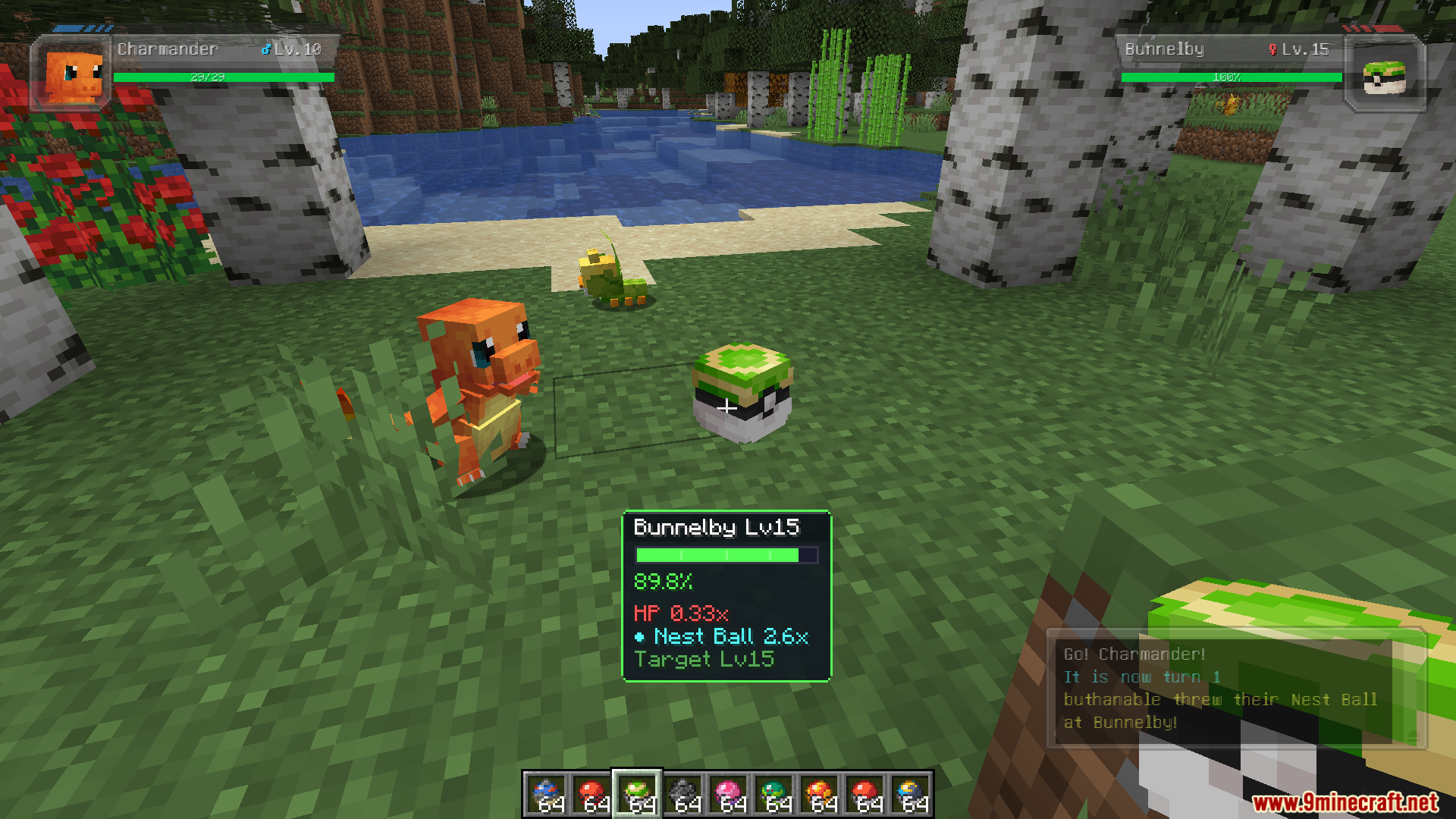Select the red and white Poké Ball slot
Image resolution: width=1456 pixels, height=819 pixels.
[864, 795]
